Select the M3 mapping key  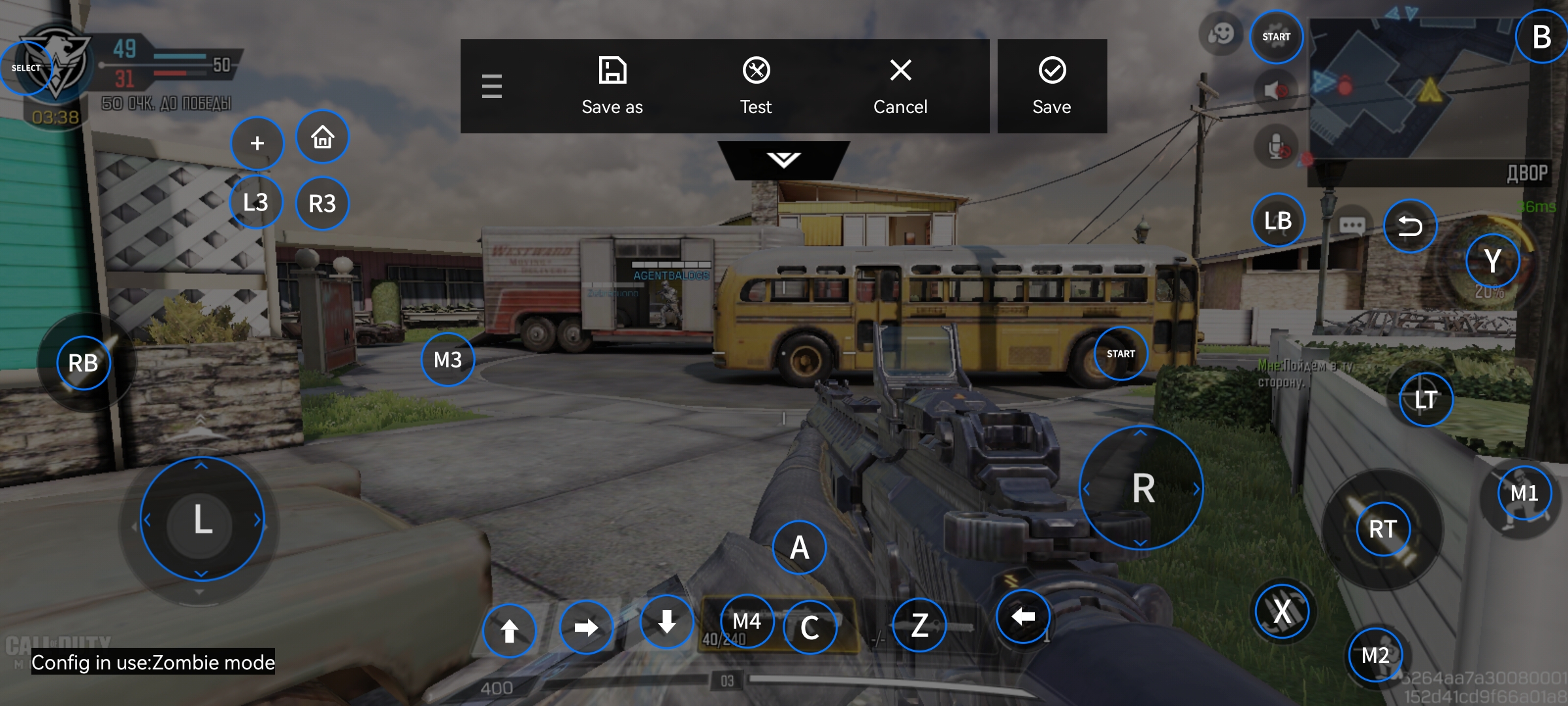pos(448,360)
